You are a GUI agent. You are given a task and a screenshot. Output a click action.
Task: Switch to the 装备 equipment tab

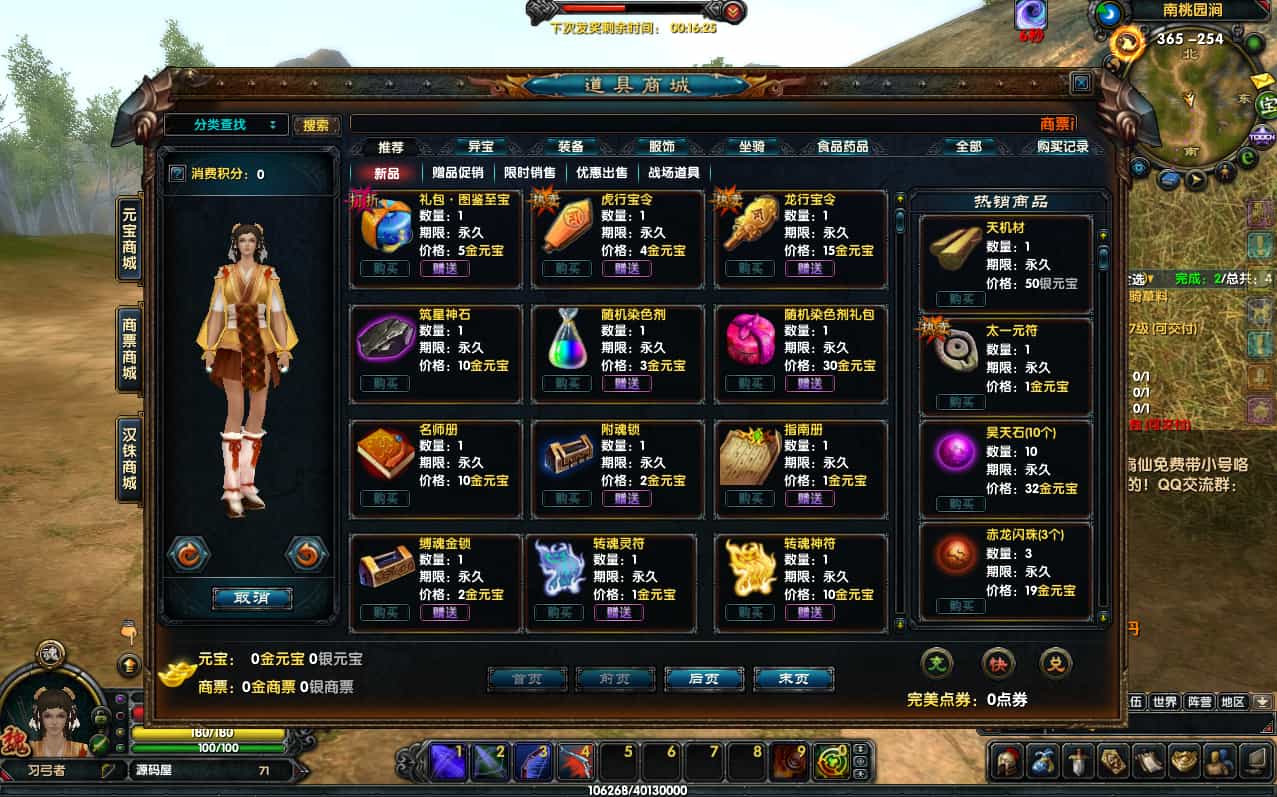pos(570,147)
